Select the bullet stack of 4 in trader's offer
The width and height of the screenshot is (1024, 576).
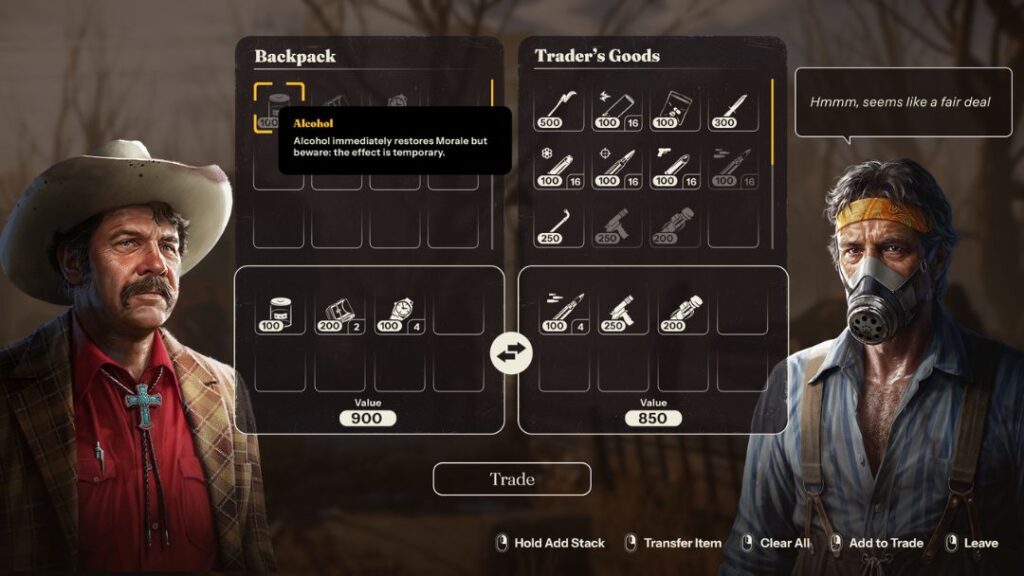click(563, 312)
